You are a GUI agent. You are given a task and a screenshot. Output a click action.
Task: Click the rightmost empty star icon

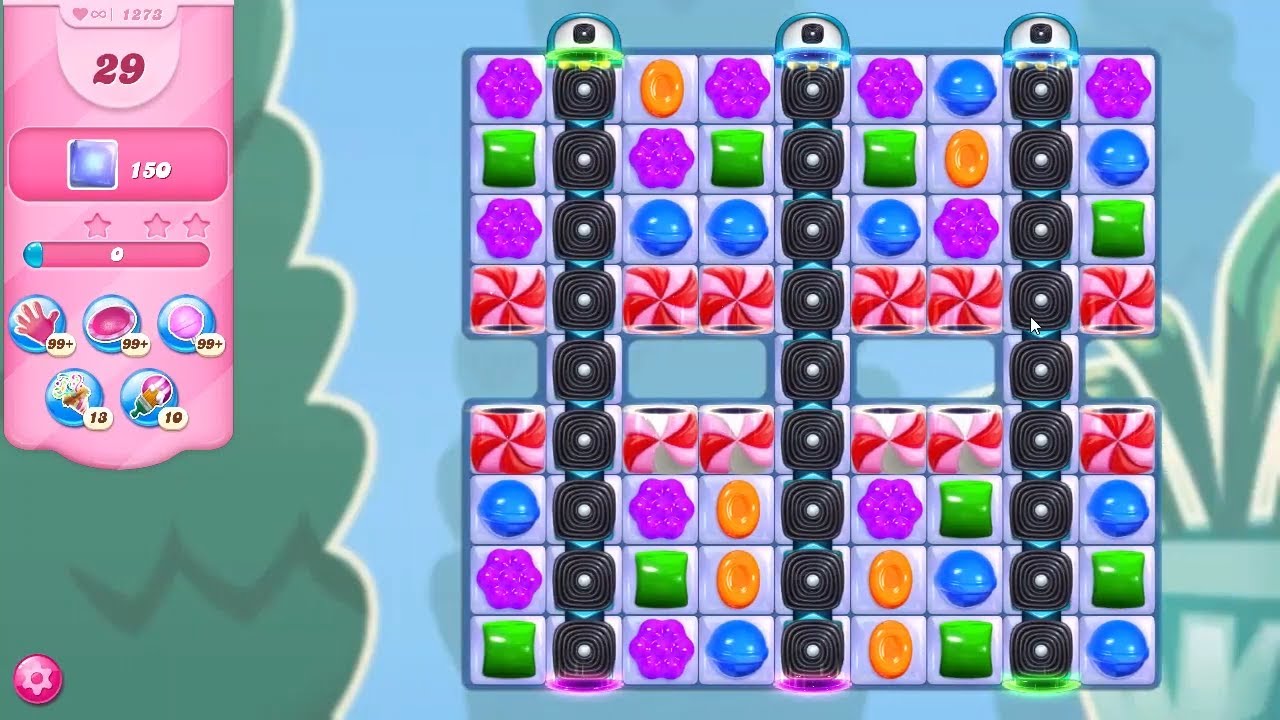(x=194, y=225)
